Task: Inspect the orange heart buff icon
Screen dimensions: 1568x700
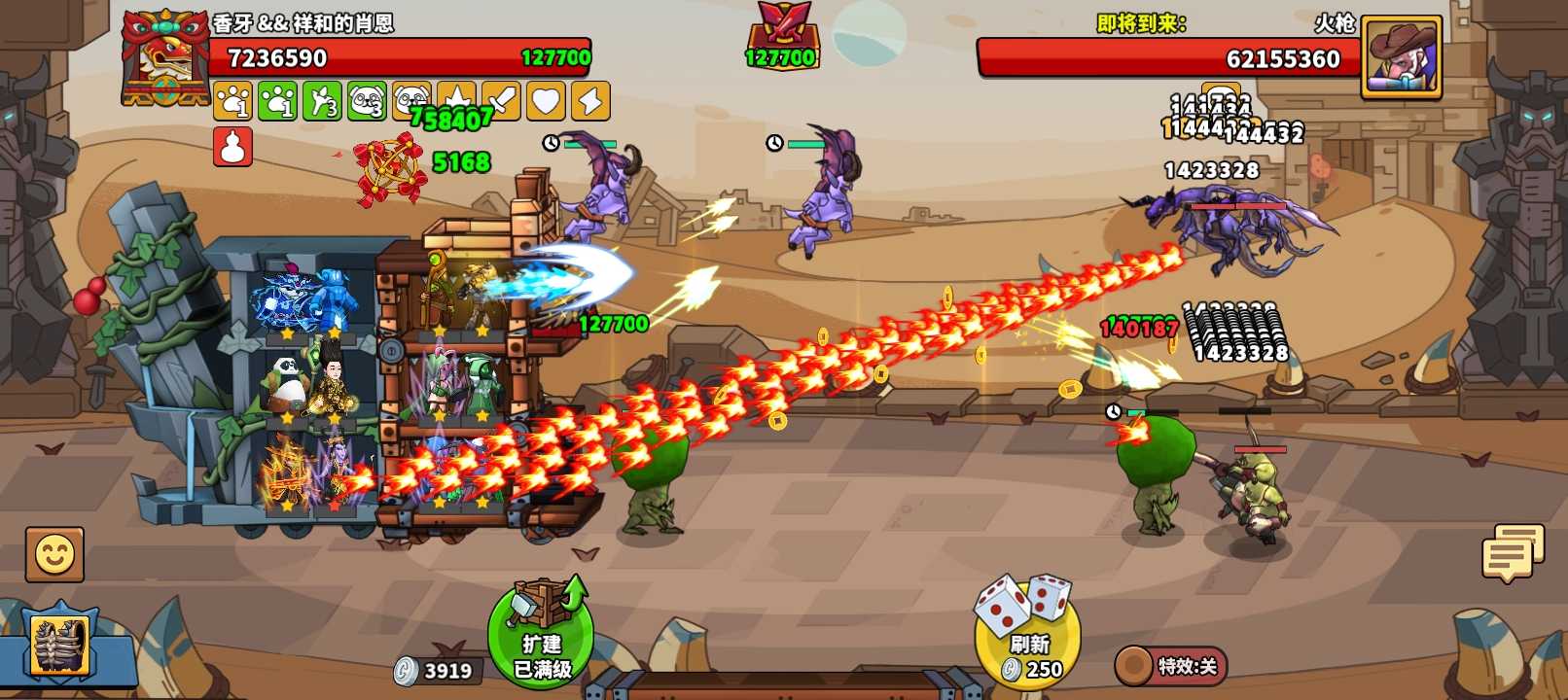Action: coord(546,101)
